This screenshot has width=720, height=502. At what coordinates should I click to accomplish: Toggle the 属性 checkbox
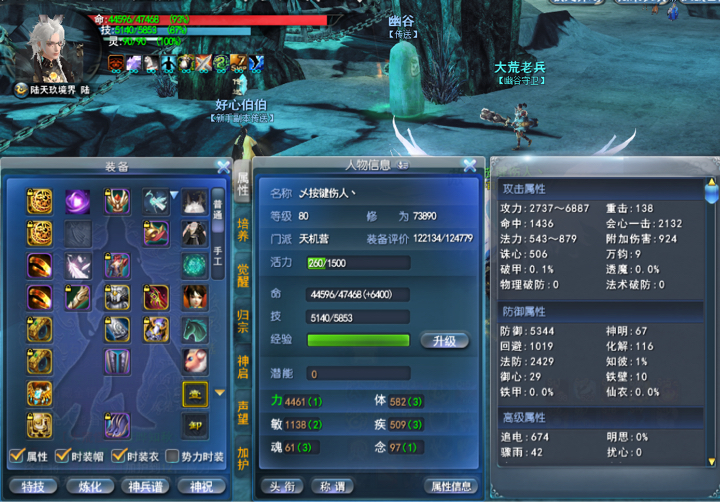(16, 457)
